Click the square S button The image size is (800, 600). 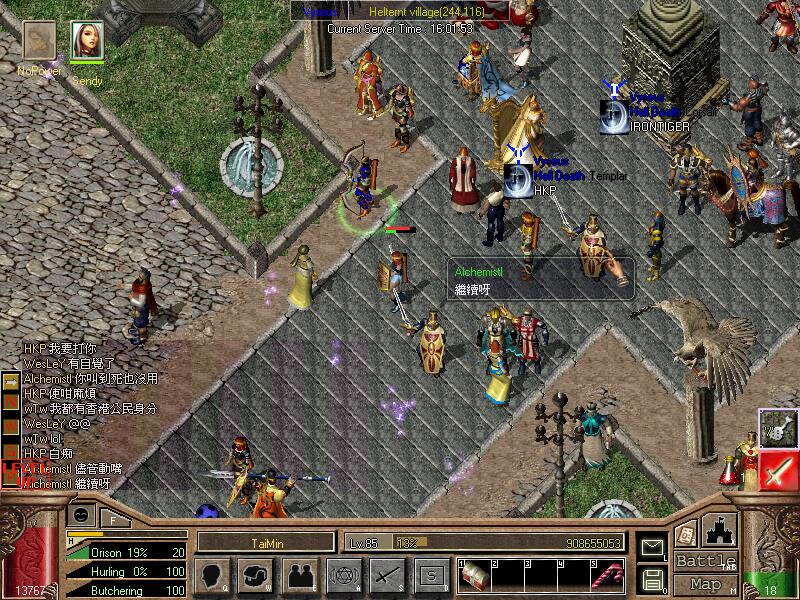point(431,575)
